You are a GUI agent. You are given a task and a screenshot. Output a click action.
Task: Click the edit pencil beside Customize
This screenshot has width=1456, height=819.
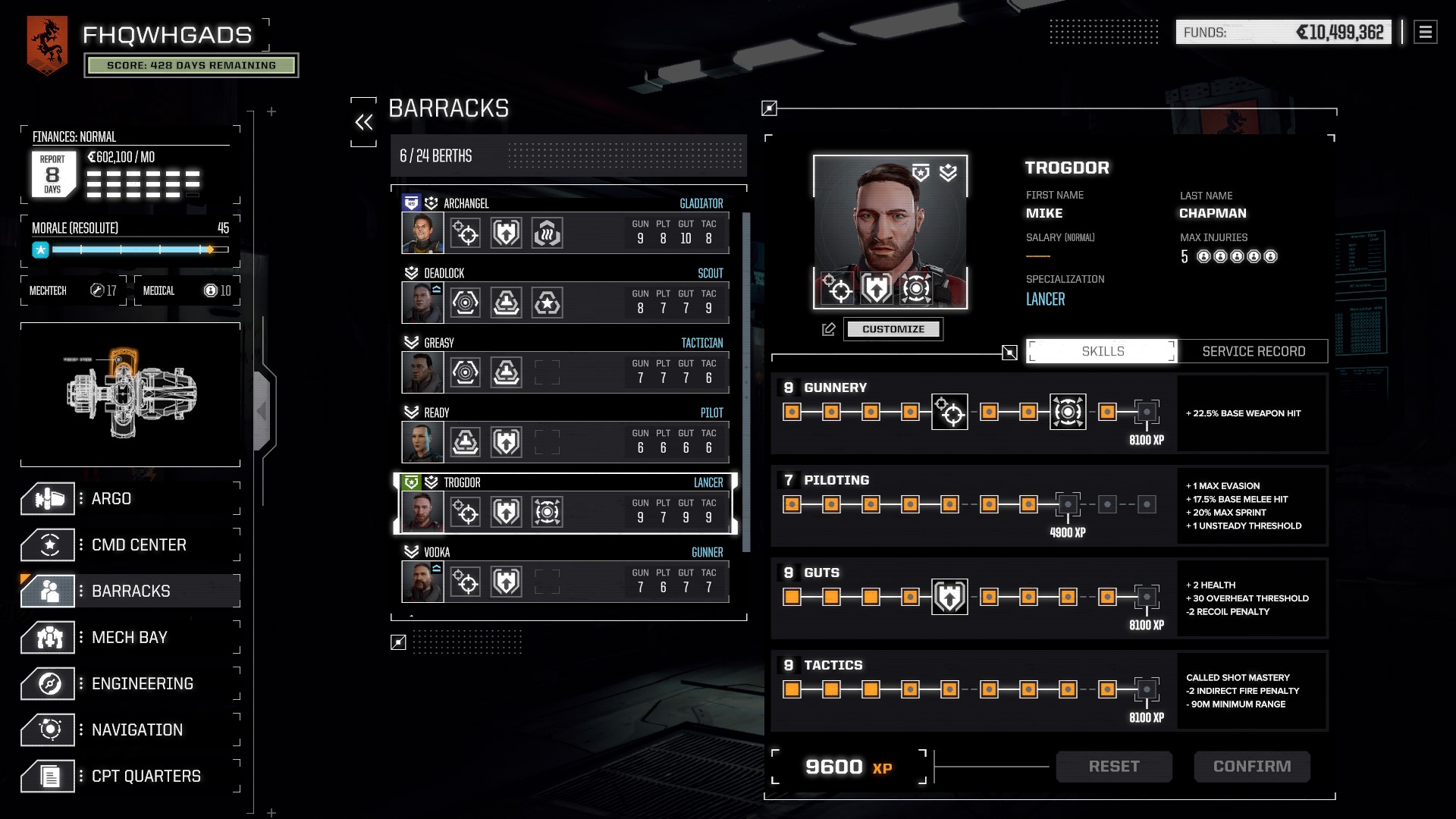829,328
